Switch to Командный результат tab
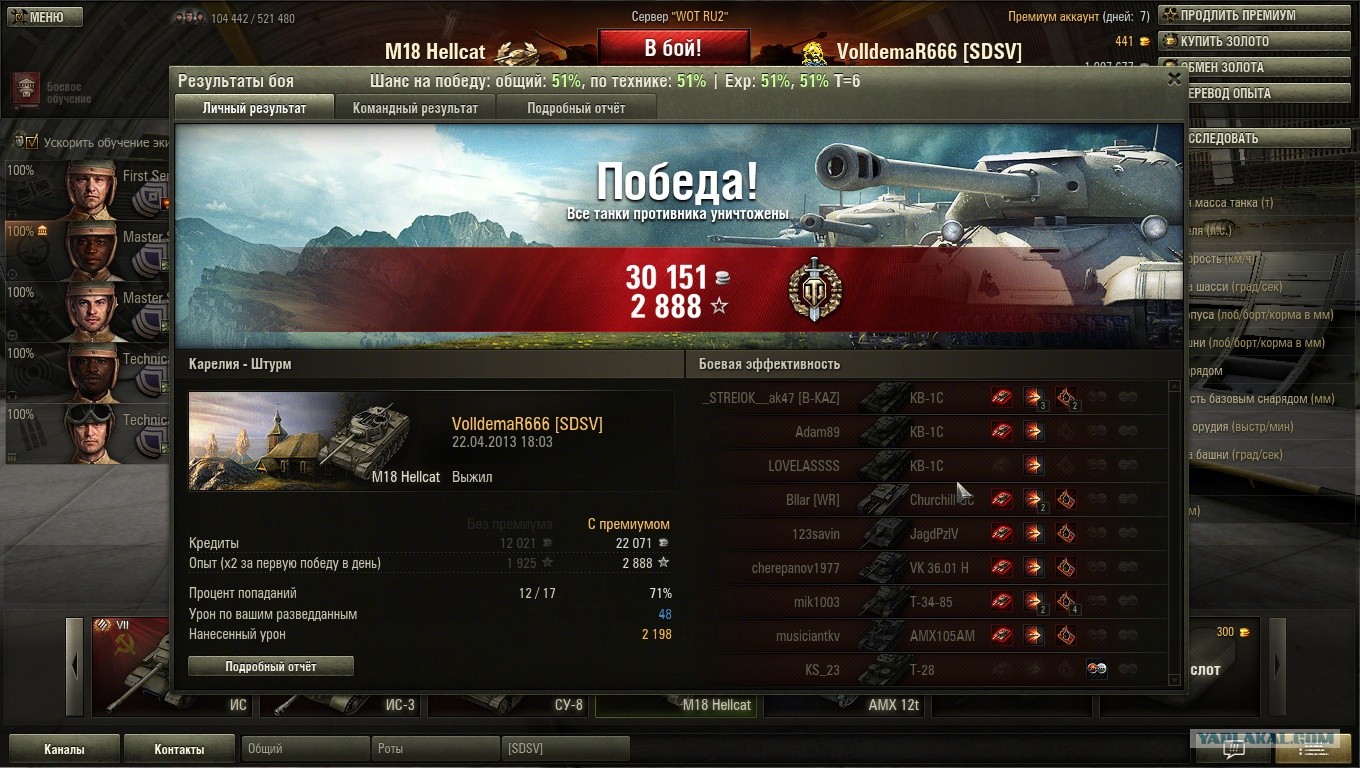The width and height of the screenshot is (1360, 768). pyautogui.click(x=415, y=108)
